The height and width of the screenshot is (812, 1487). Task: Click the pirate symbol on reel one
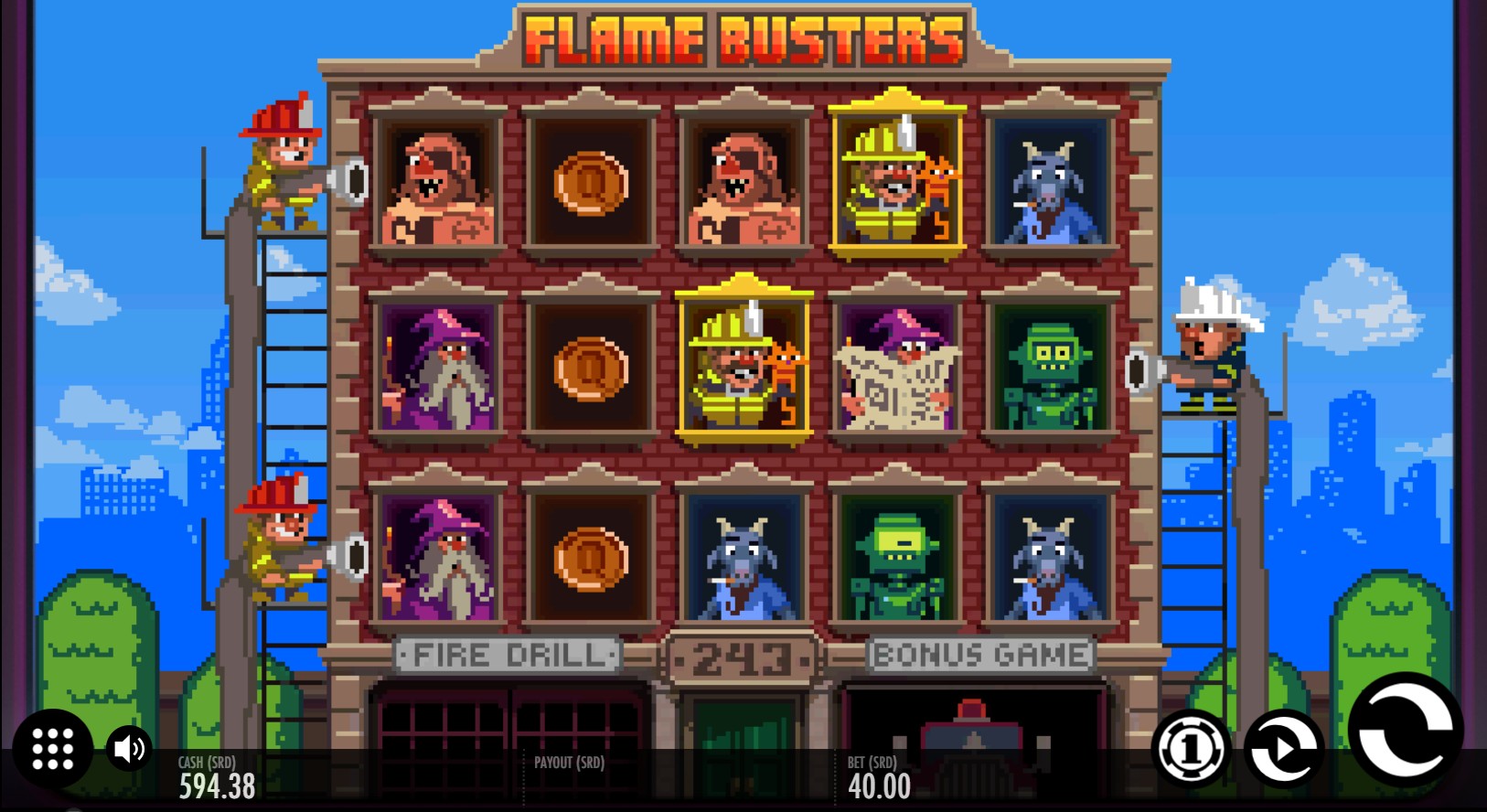[x=439, y=183]
